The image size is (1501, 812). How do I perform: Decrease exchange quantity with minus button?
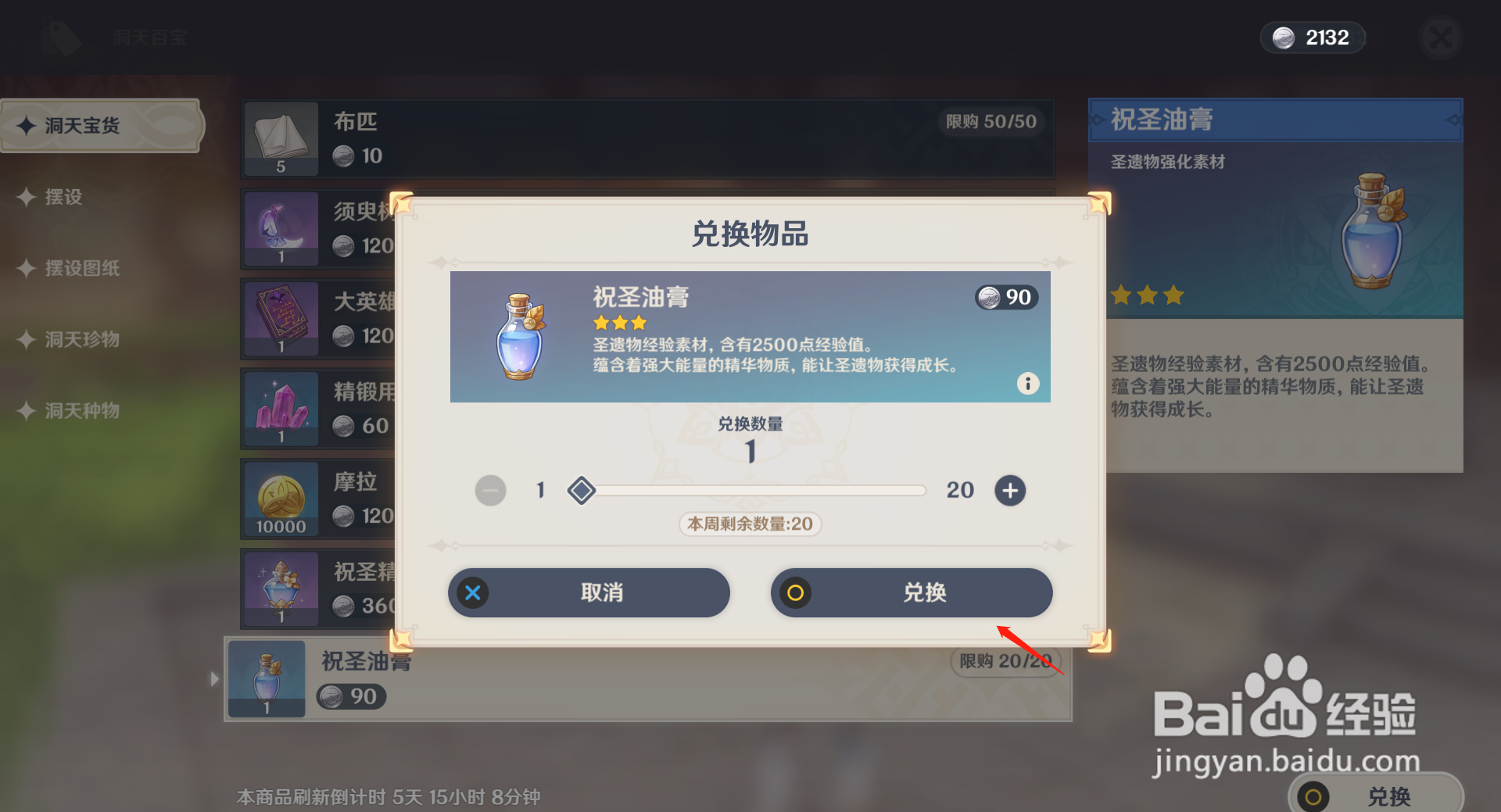tap(491, 490)
